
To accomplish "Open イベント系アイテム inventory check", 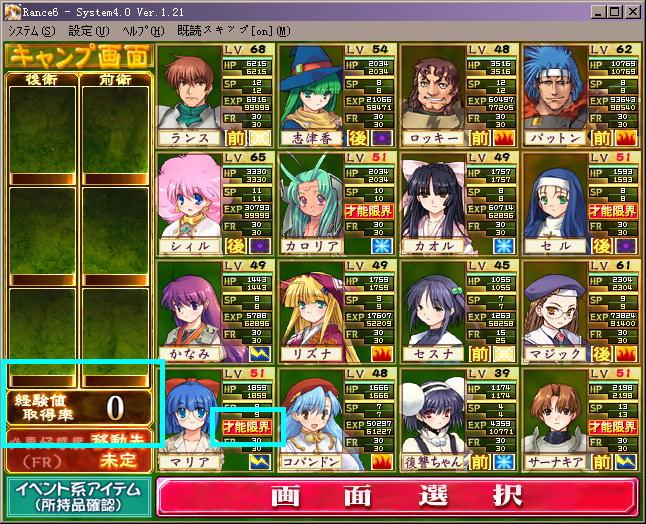I will point(79,497).
